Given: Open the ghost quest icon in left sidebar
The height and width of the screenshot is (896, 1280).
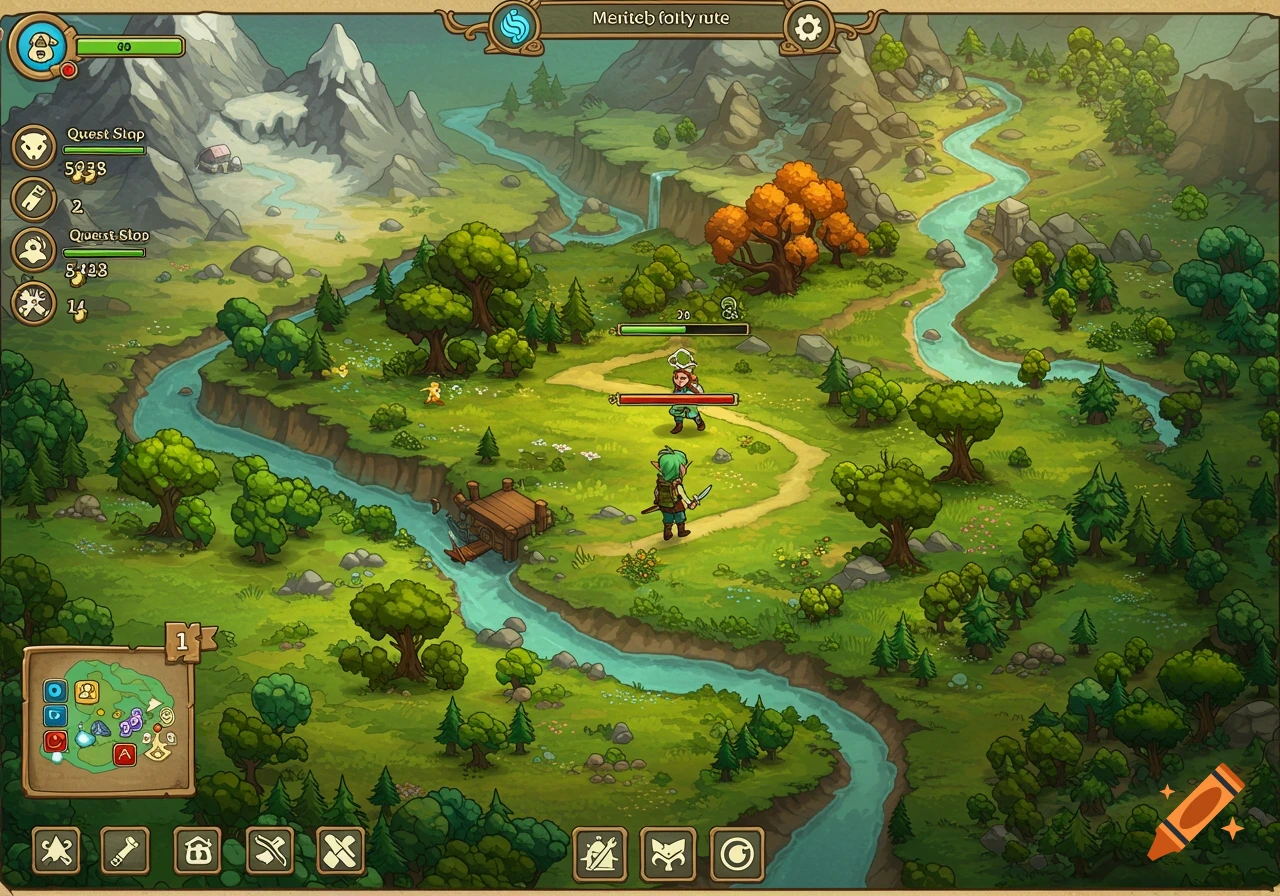Looking at the screenshot, I should [x=34, y=249].
